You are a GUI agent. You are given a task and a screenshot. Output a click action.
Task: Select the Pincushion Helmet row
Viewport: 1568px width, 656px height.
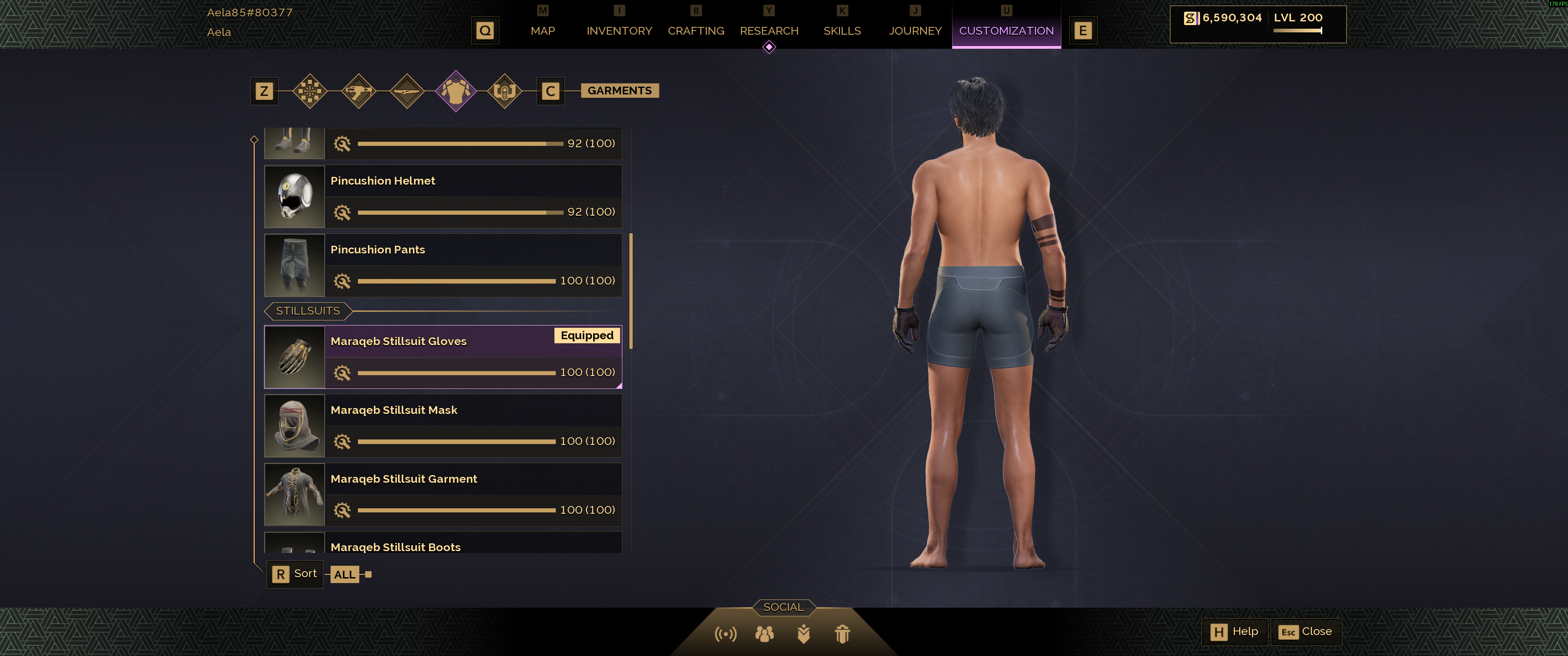[x=443, y=196]
